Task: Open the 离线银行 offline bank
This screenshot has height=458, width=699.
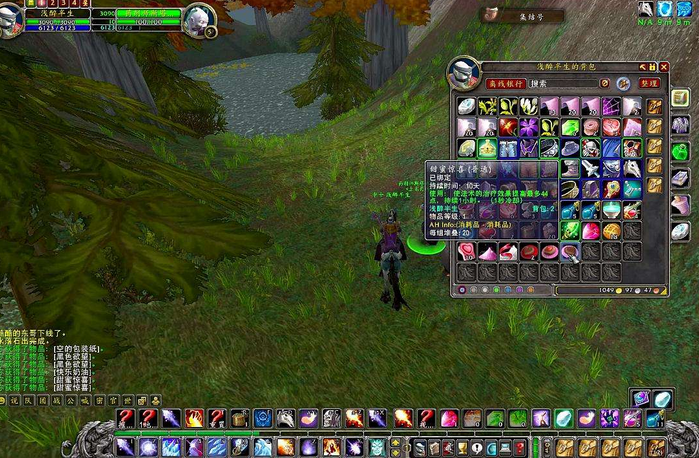Action: tap(506, 84)
